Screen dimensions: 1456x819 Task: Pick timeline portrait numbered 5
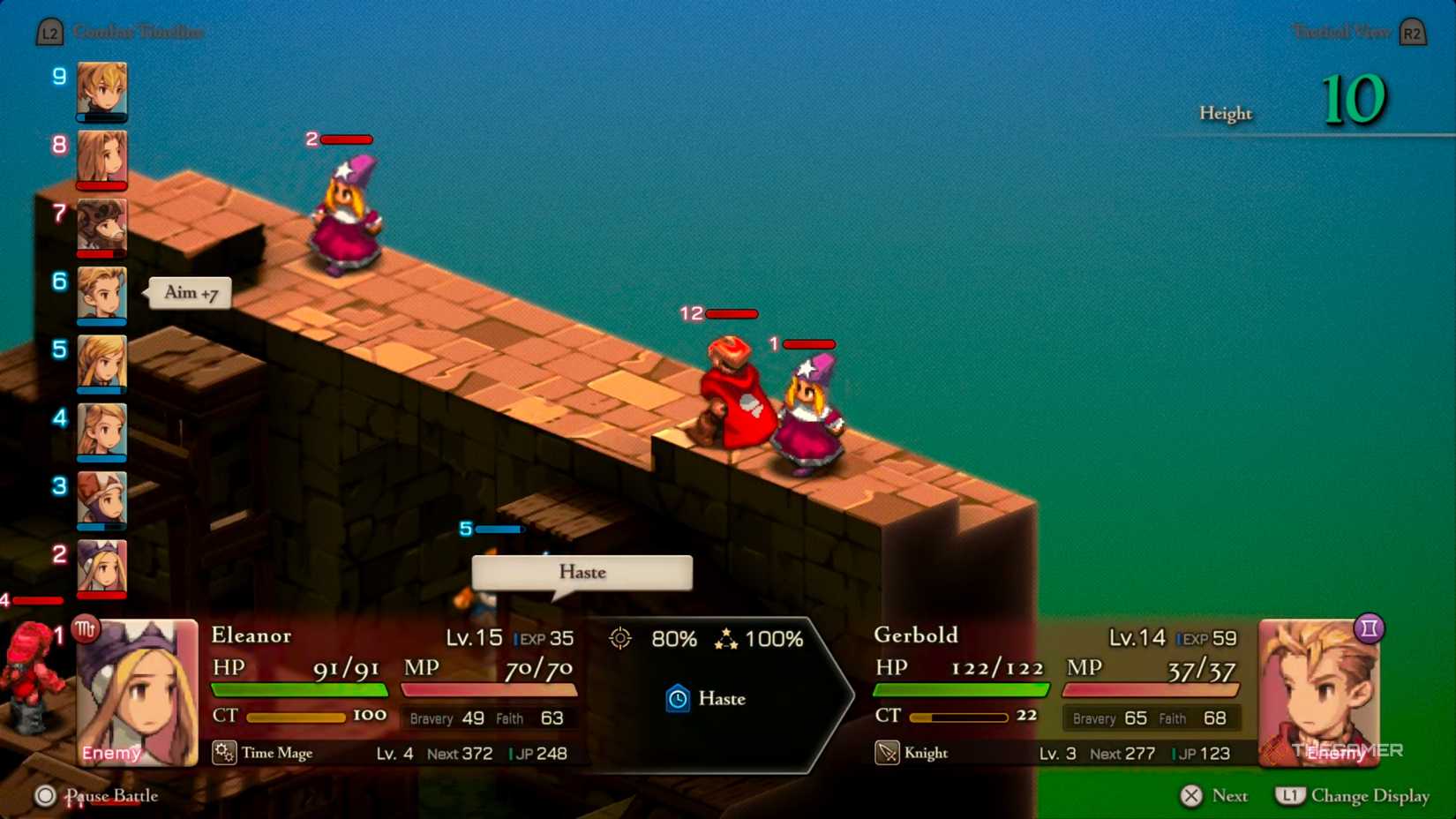point(101,363)
